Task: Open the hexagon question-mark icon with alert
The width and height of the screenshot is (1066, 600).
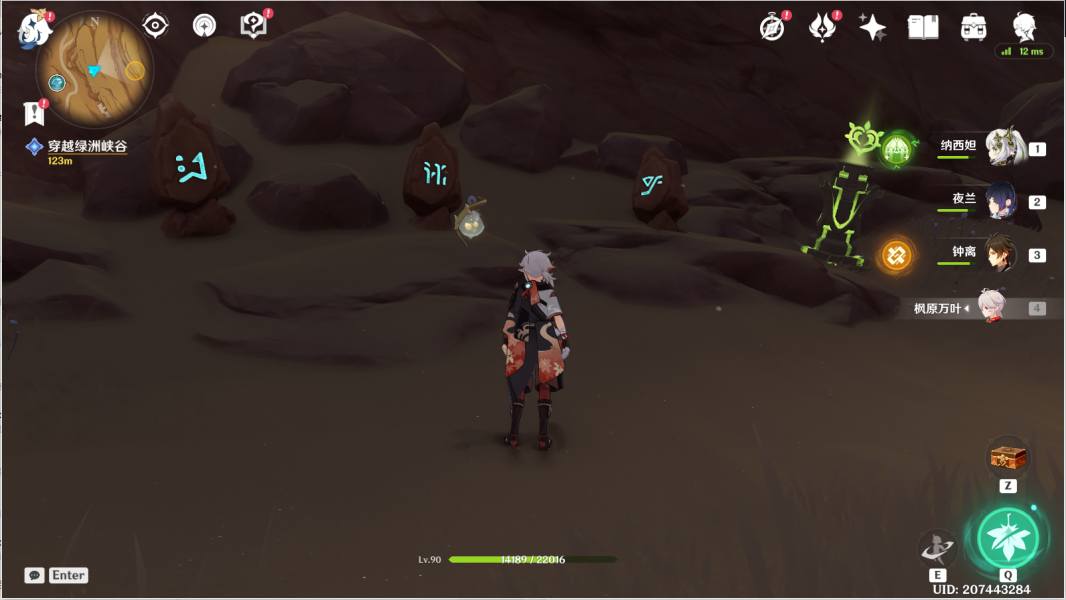Action: pos(254,25)
